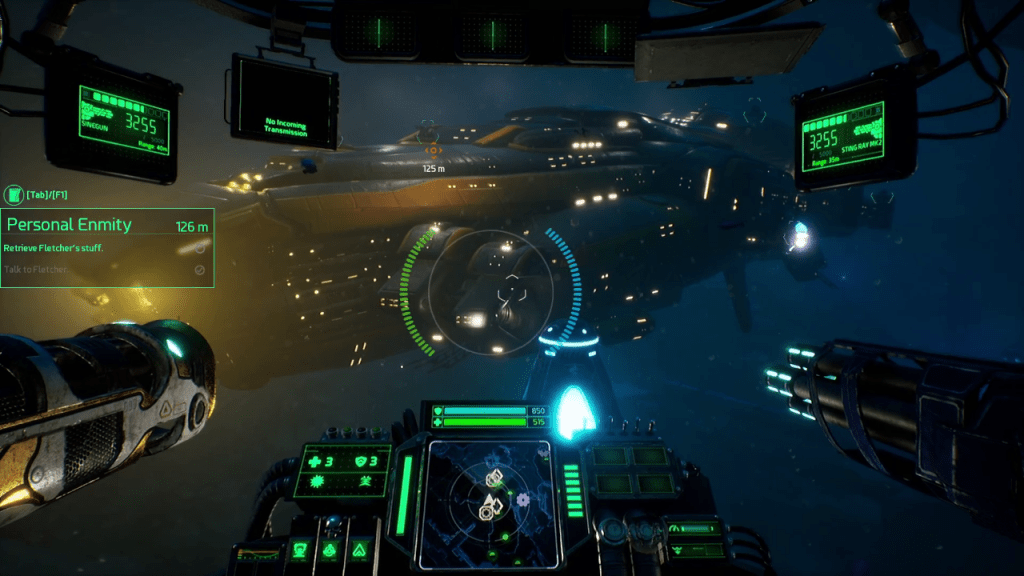Use the repair kit cross icon
The image size is (1024, 576).
pyautogui.click(x=312, y=462)
